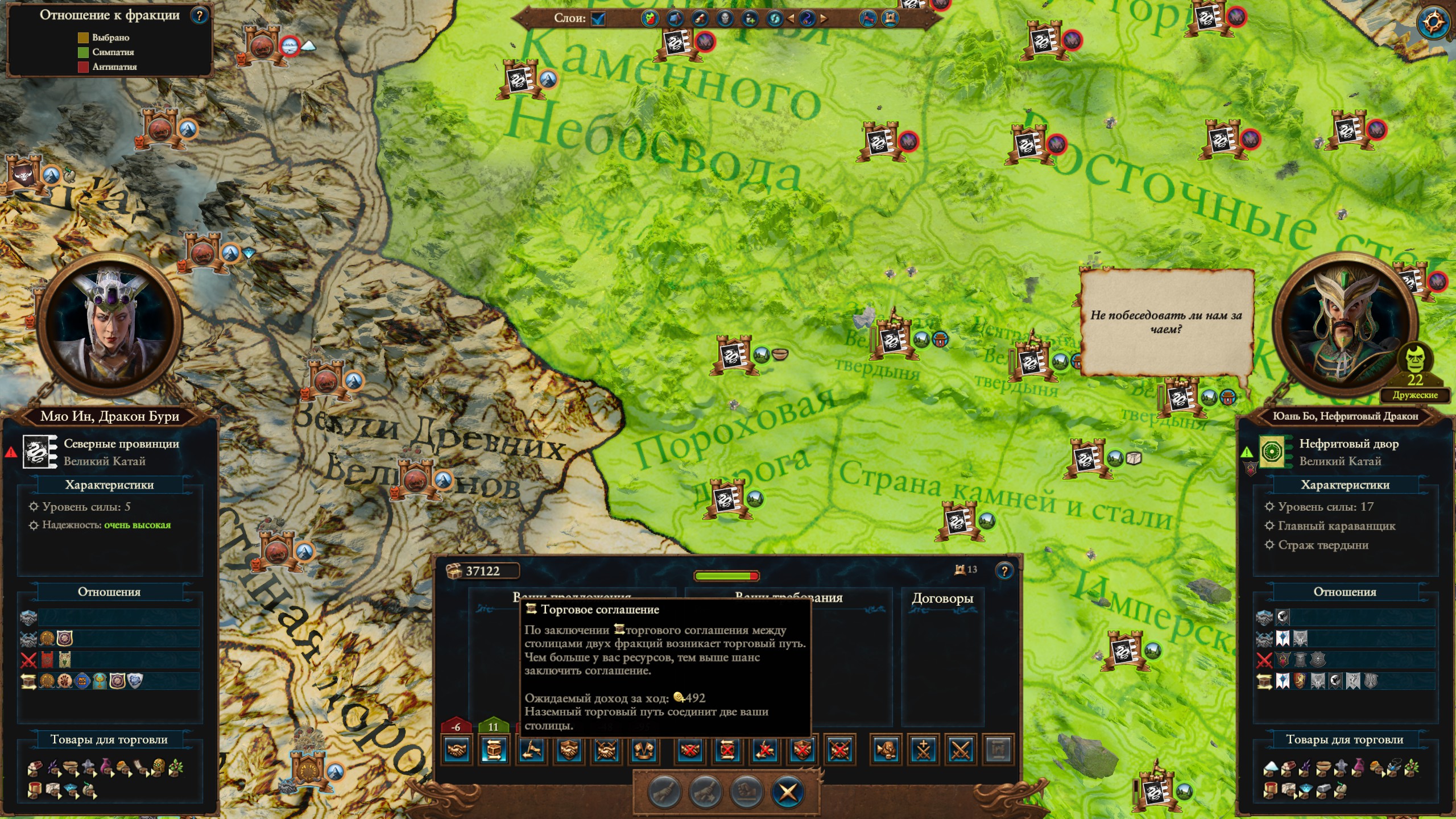Choose the non-aggression pact handshake icon
The image size is (1456, 819).
pyautogui.click(x=457, y=750)
